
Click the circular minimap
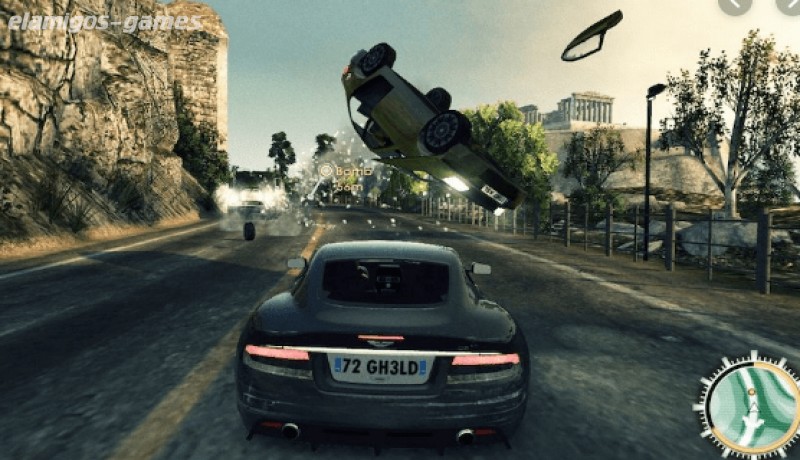[x=749, y=407]
